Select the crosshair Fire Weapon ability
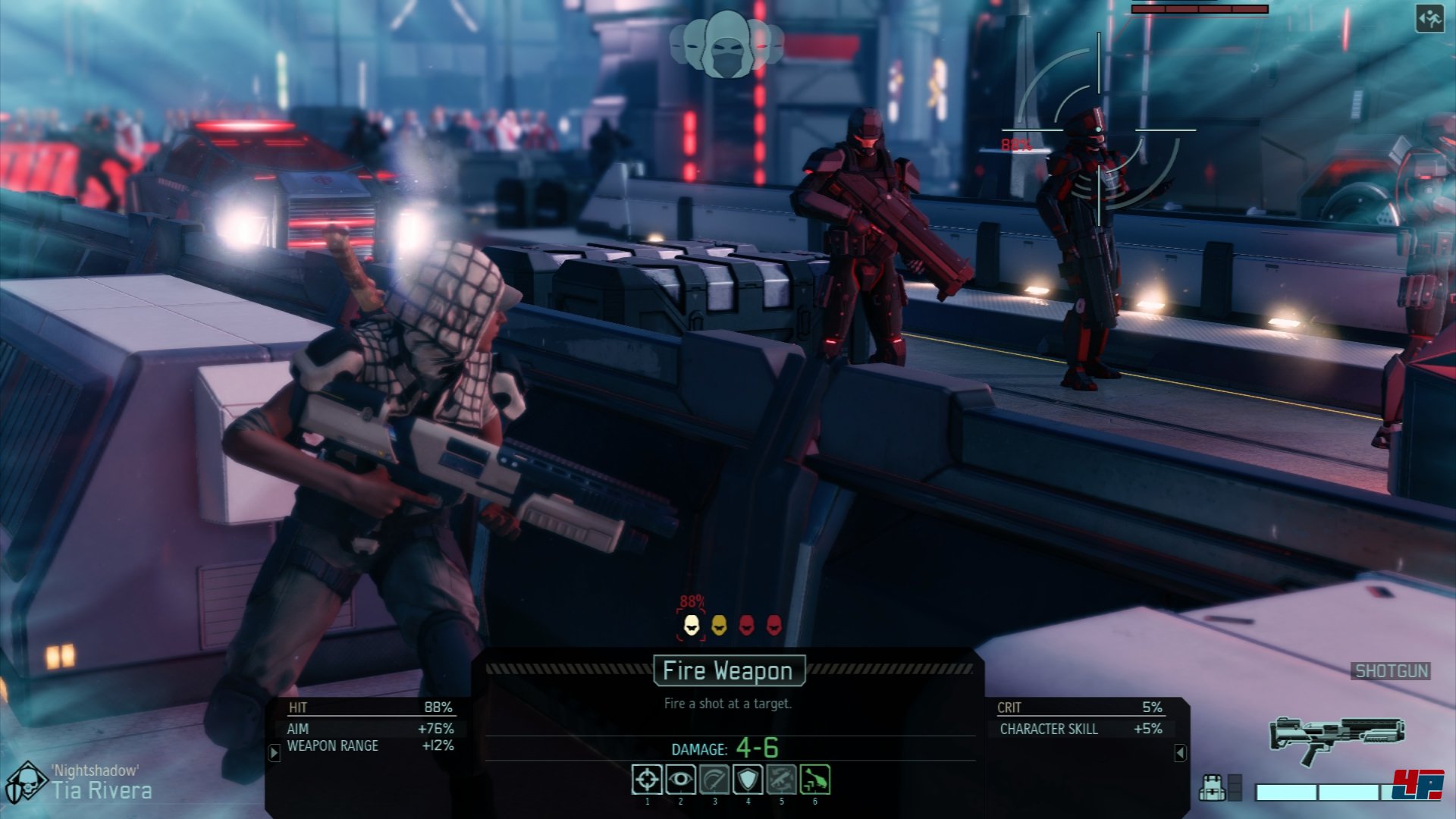Screen dimensions: 1456x819 pos(647,780)
